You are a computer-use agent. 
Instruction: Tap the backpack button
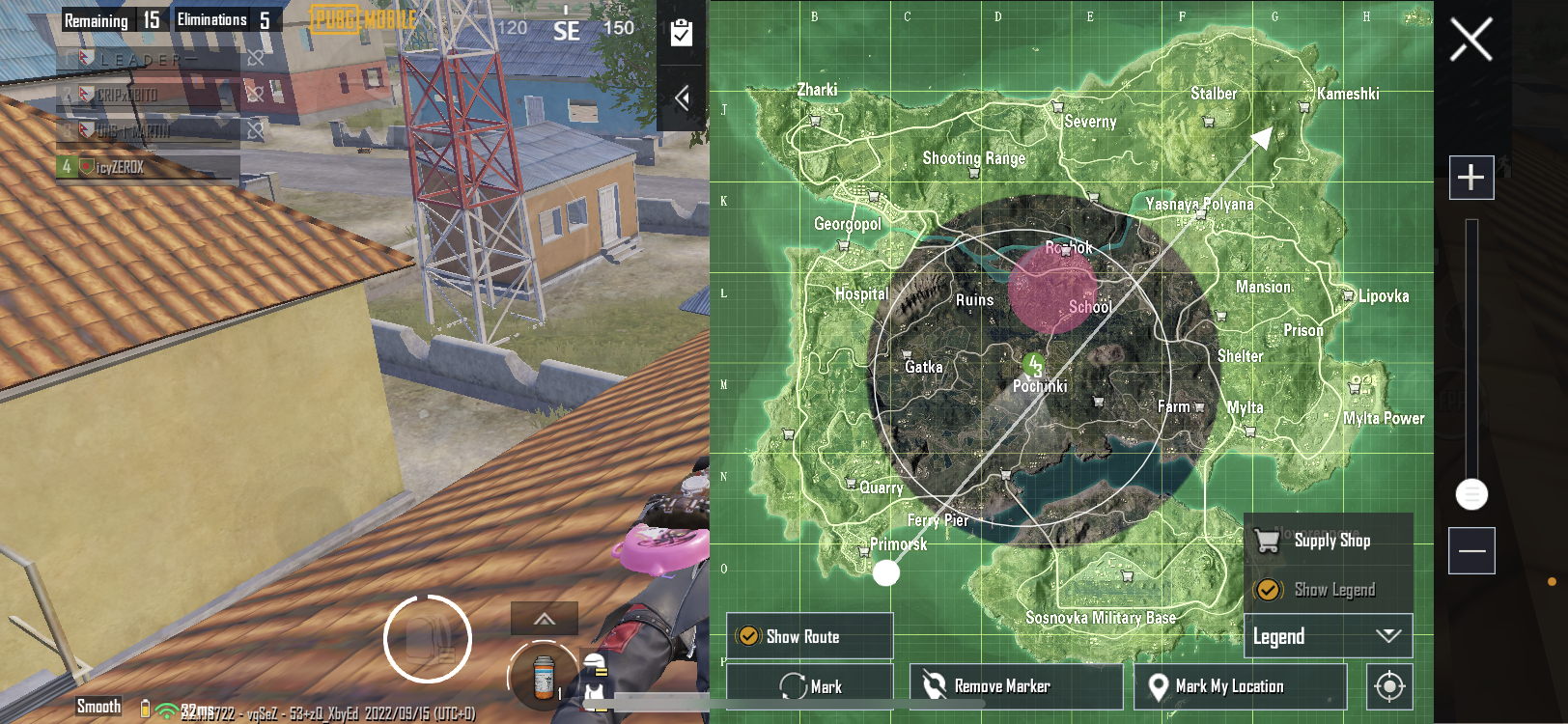428,639
